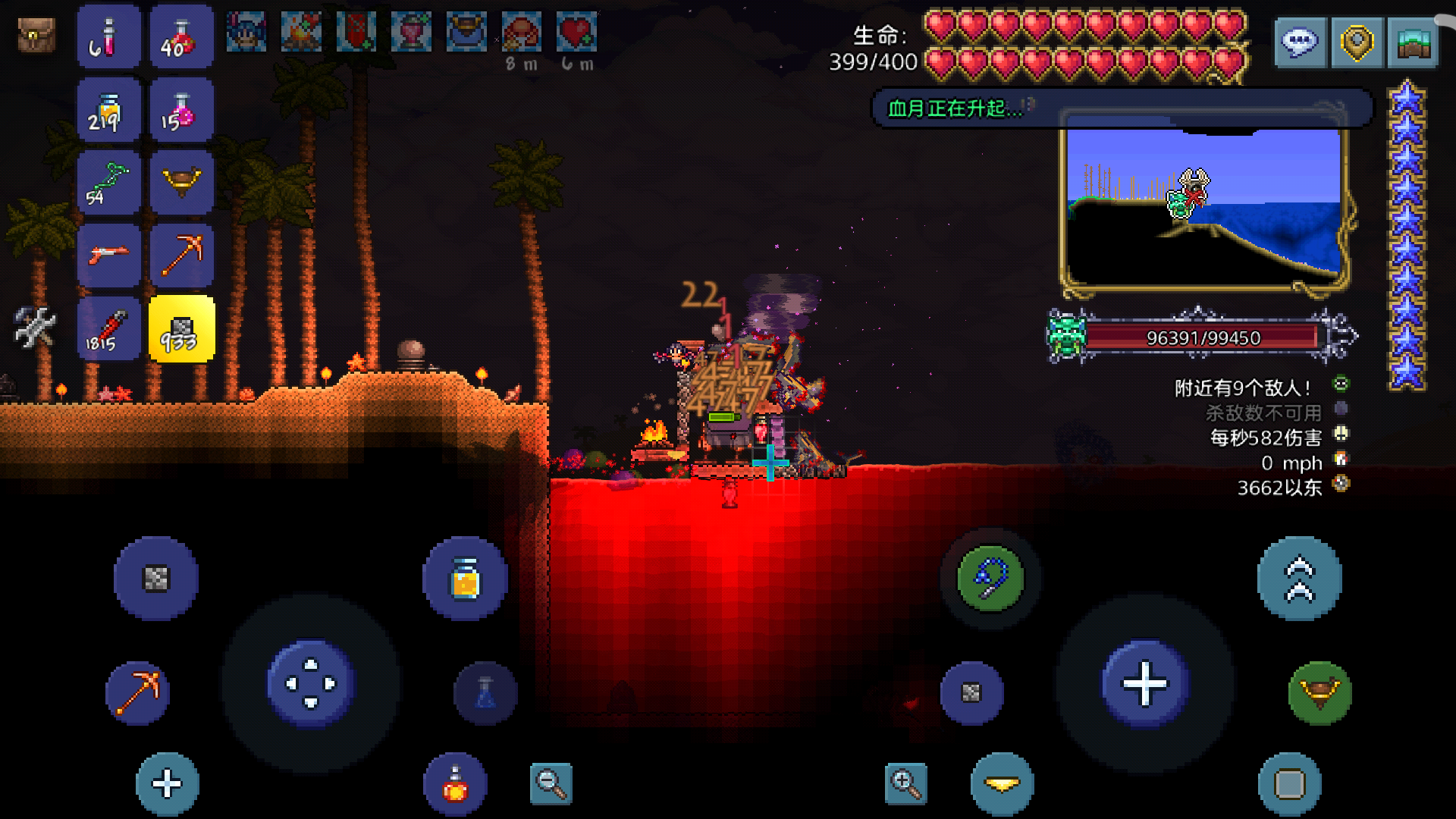This screenshot has width=1456, height=819.
Task: Zoom out with the minus magnifier
Action: tap(551, 783)
